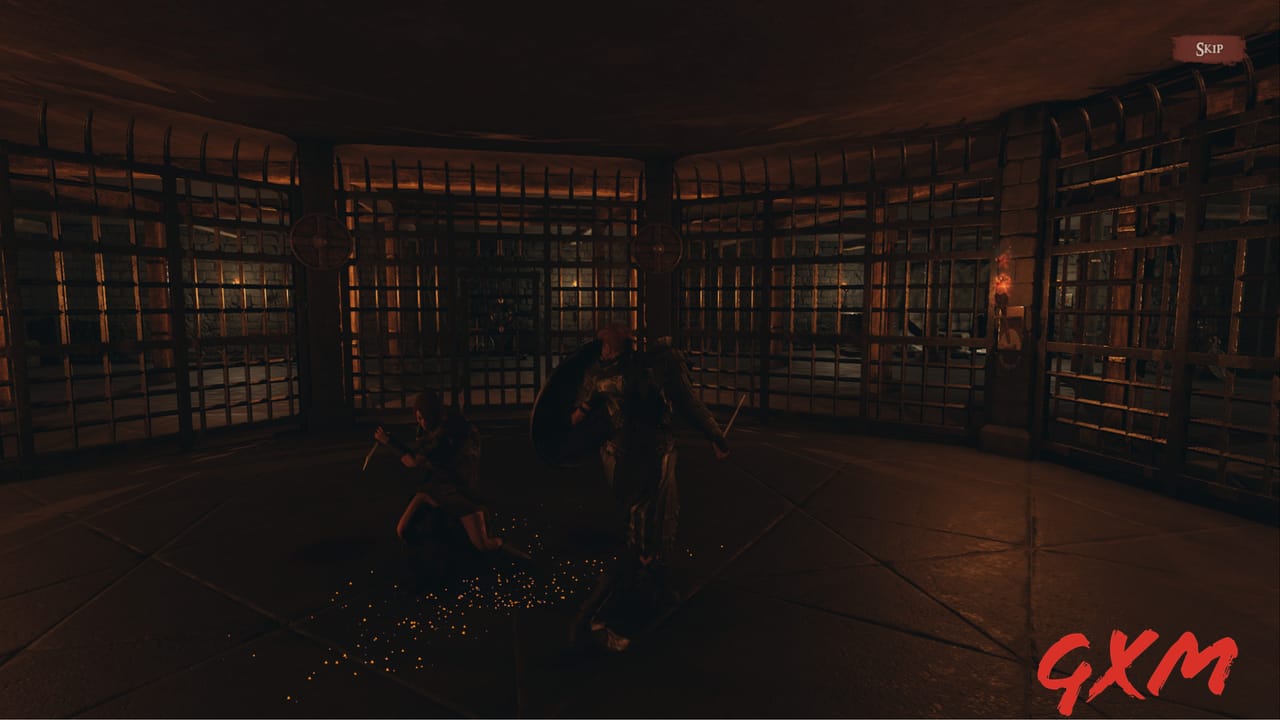
Task: Click the wooden wheel emblem on the left wall
Action: pyautogui.click(x=318, y=240)
